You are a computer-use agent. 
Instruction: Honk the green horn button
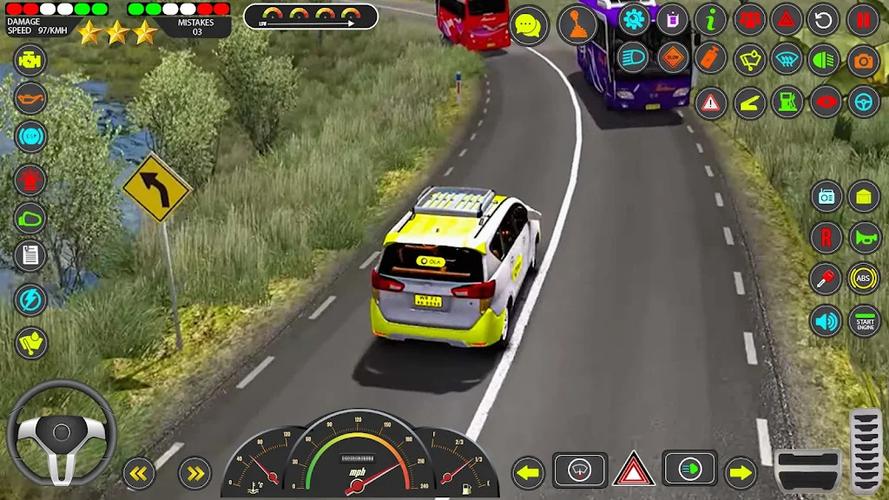pyautogui.click(x=863, y=237)
